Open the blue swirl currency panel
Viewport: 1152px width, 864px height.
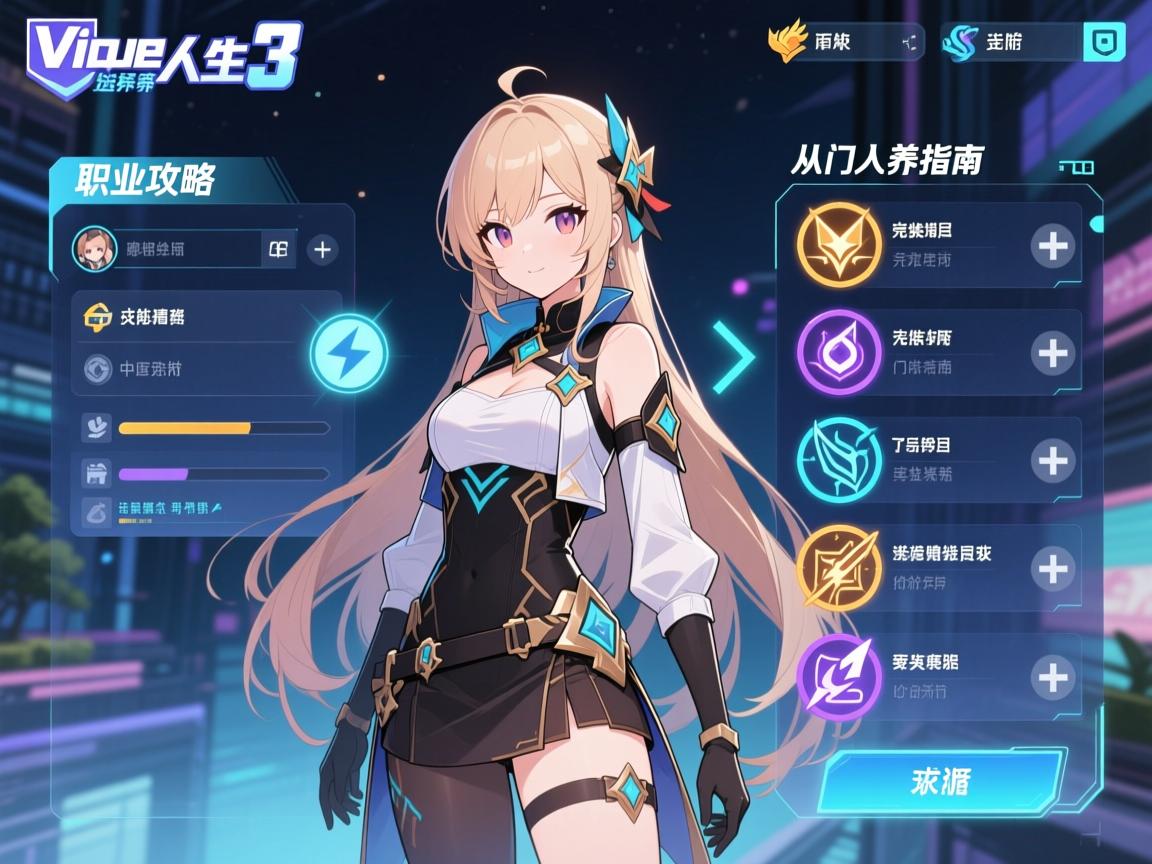point(1012,43)
